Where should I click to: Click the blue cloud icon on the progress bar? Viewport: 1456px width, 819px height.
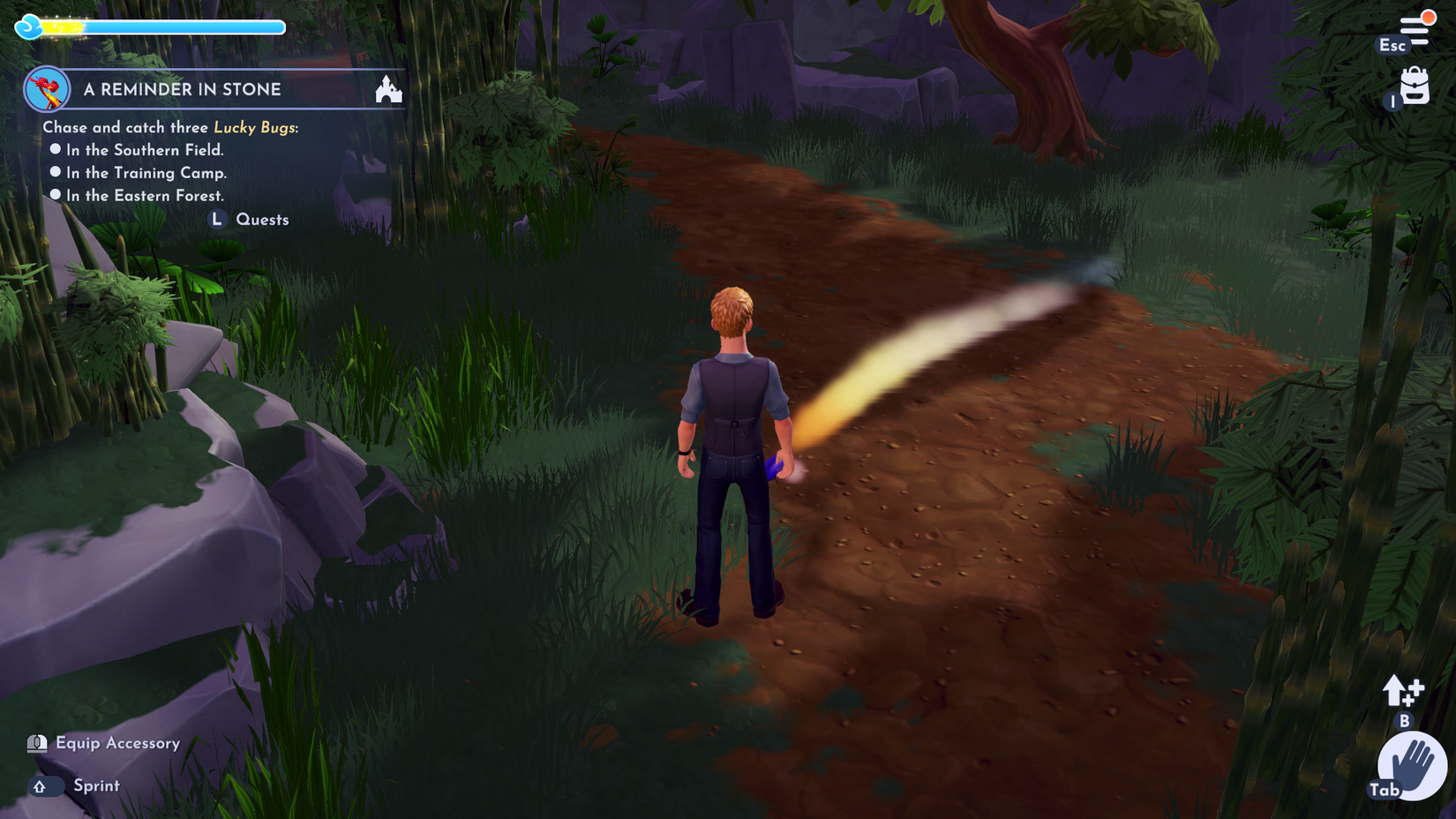pyautogui.click(x=30, y=26)
